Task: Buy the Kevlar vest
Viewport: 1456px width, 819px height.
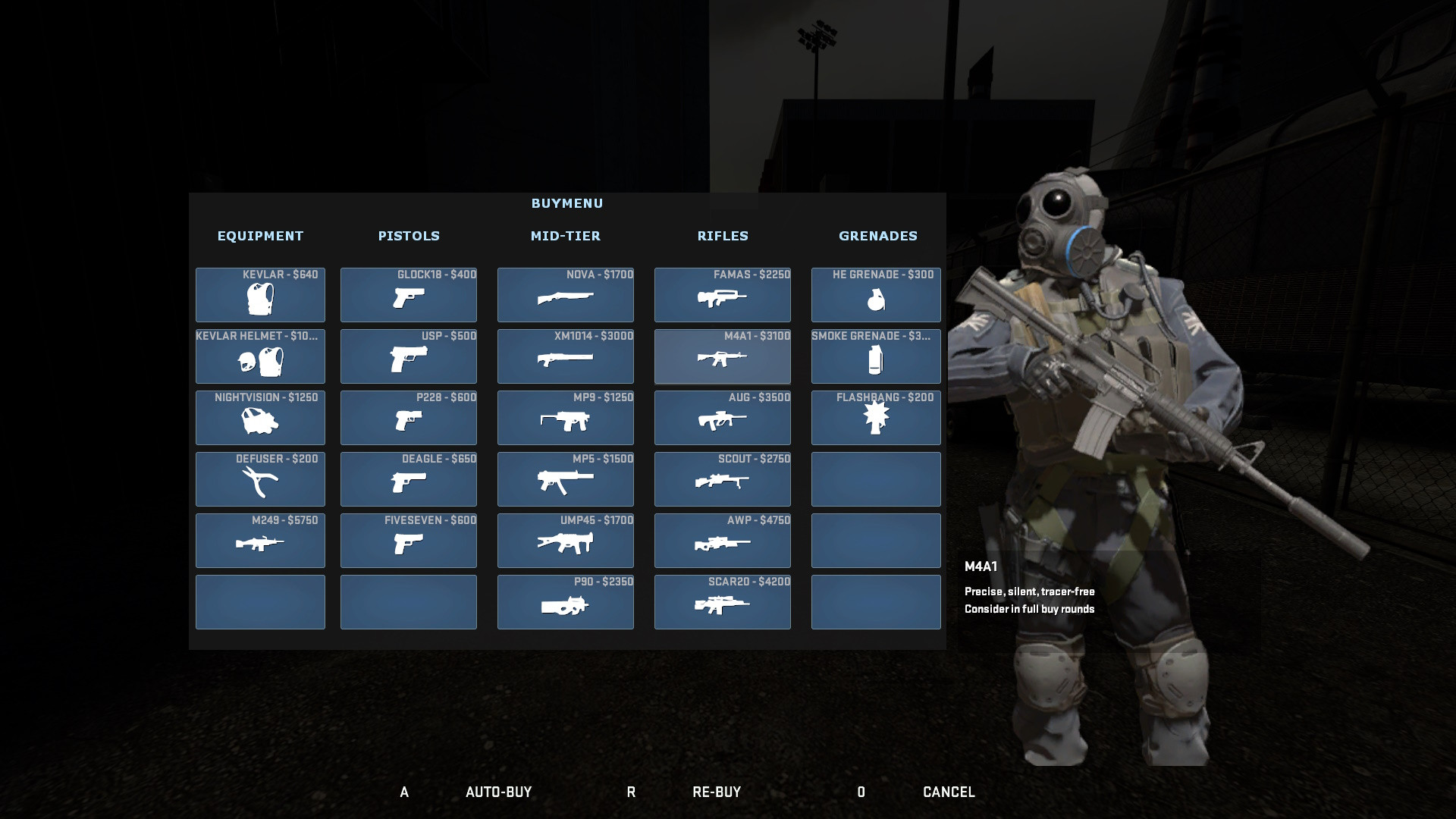Action: click(260, 295)
